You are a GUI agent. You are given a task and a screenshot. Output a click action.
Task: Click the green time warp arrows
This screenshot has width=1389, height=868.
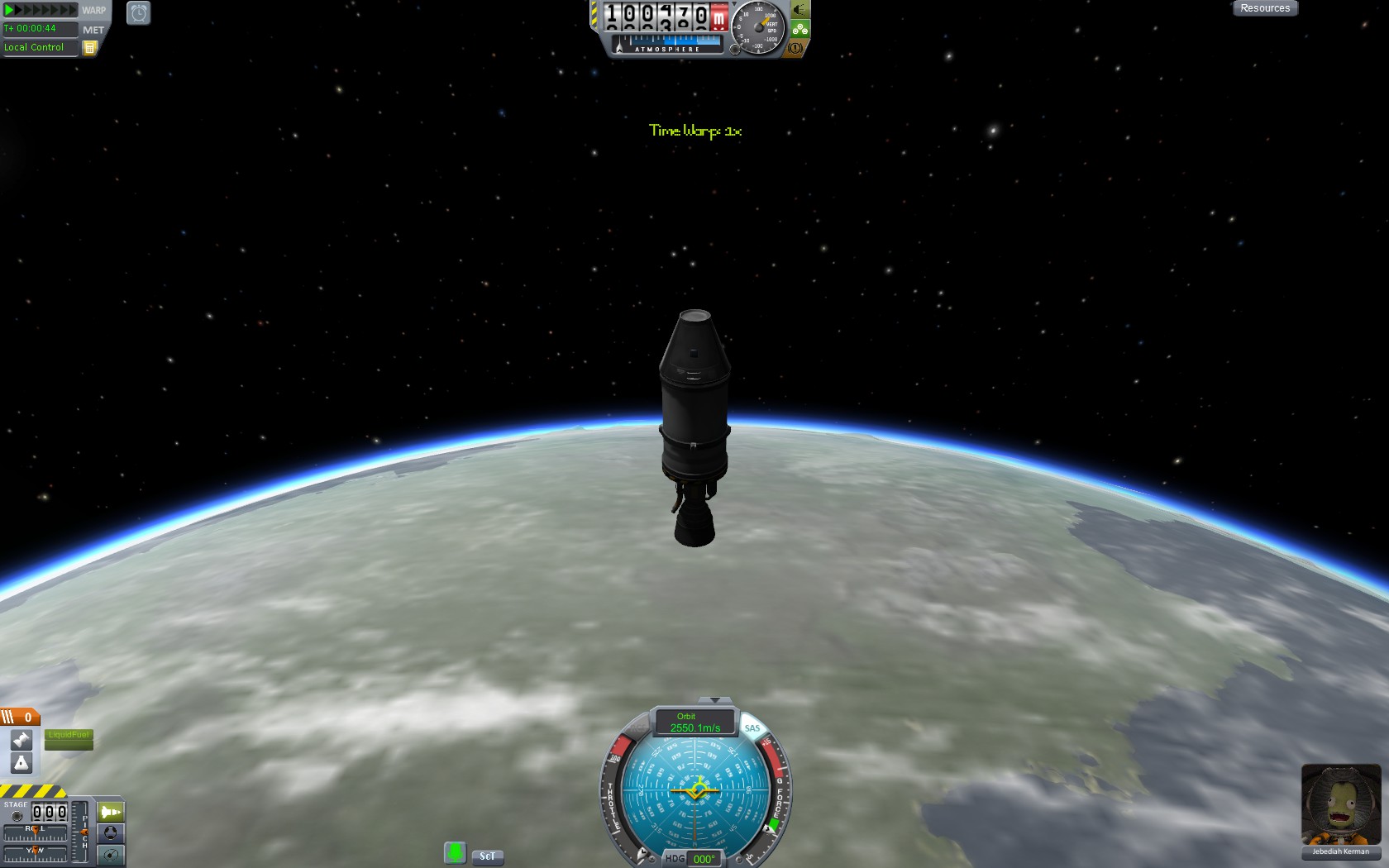click(x=40, y=10)
